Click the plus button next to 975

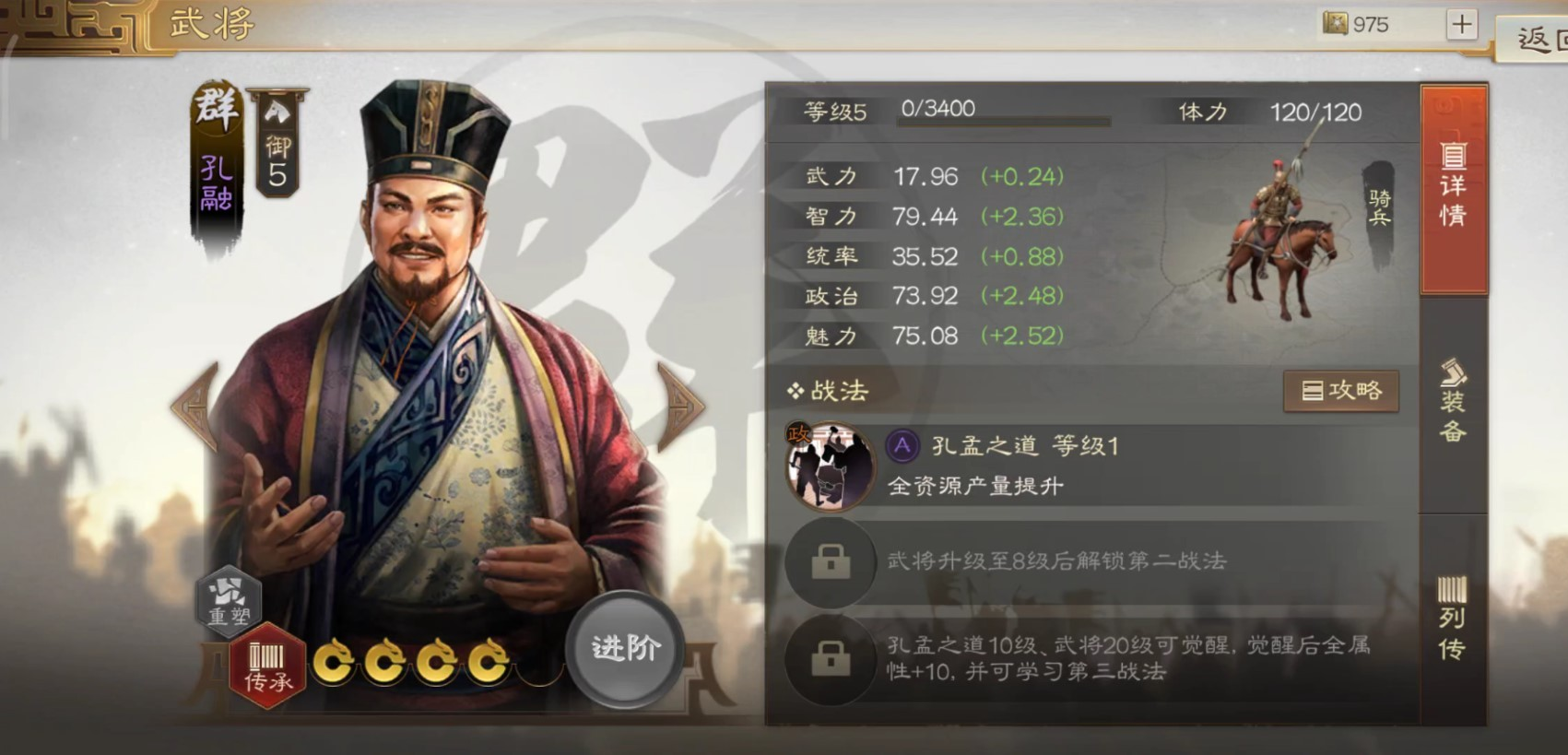pos(1461,24)
